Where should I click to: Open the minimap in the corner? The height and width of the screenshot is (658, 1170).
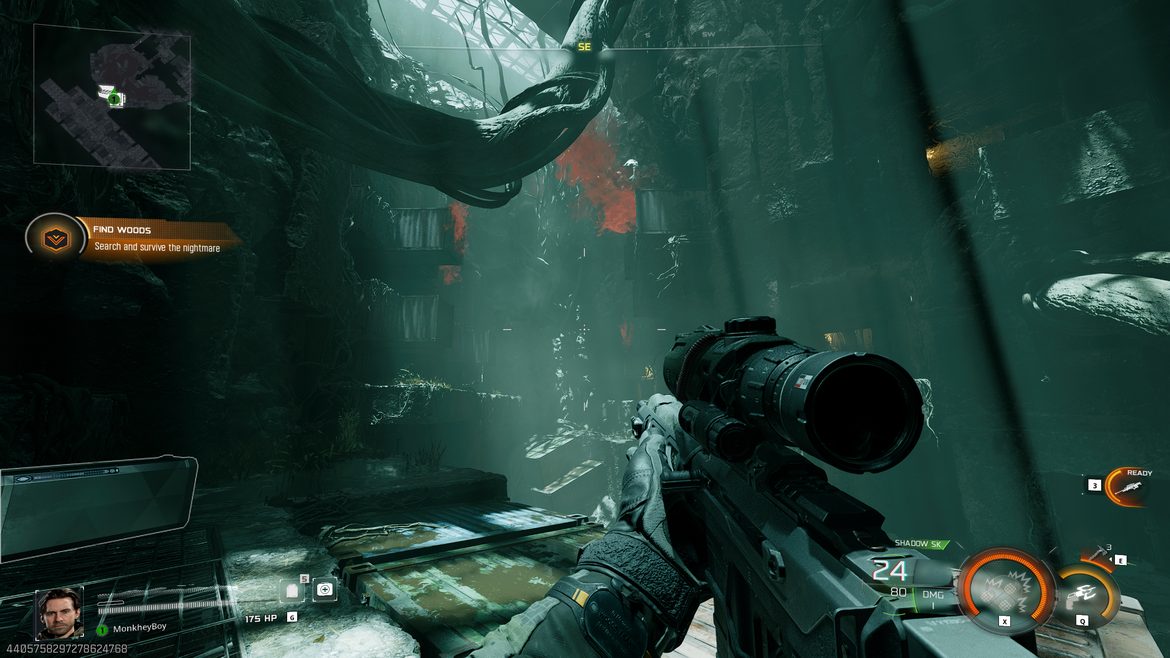click(x=112, y=95)
